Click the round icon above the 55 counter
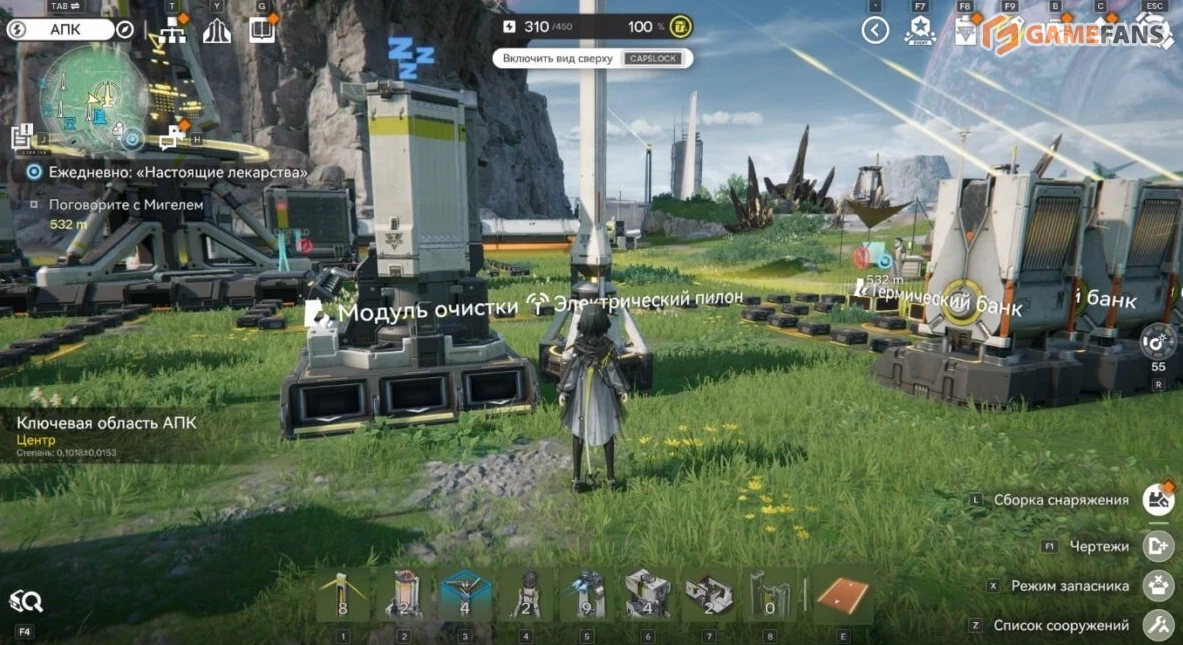The height and width of the screenshot is (645, 1183). tap(1158, 340)
